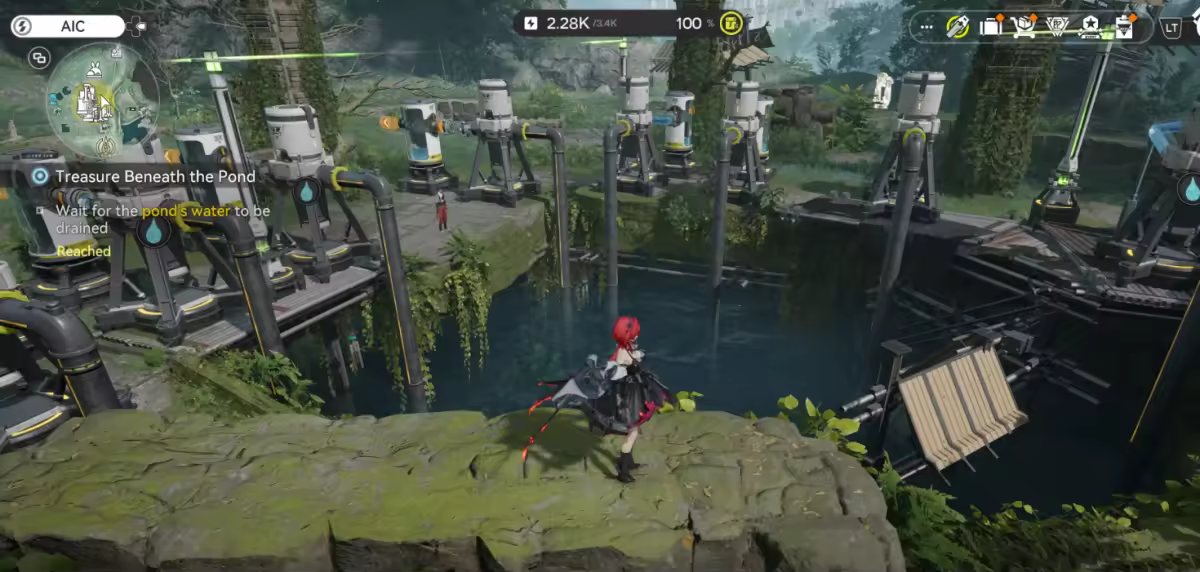Image resolution: width=1200 pixels, height=572 pixels.
Task: Expand the three-dots more menu
Action: (927, 27)
